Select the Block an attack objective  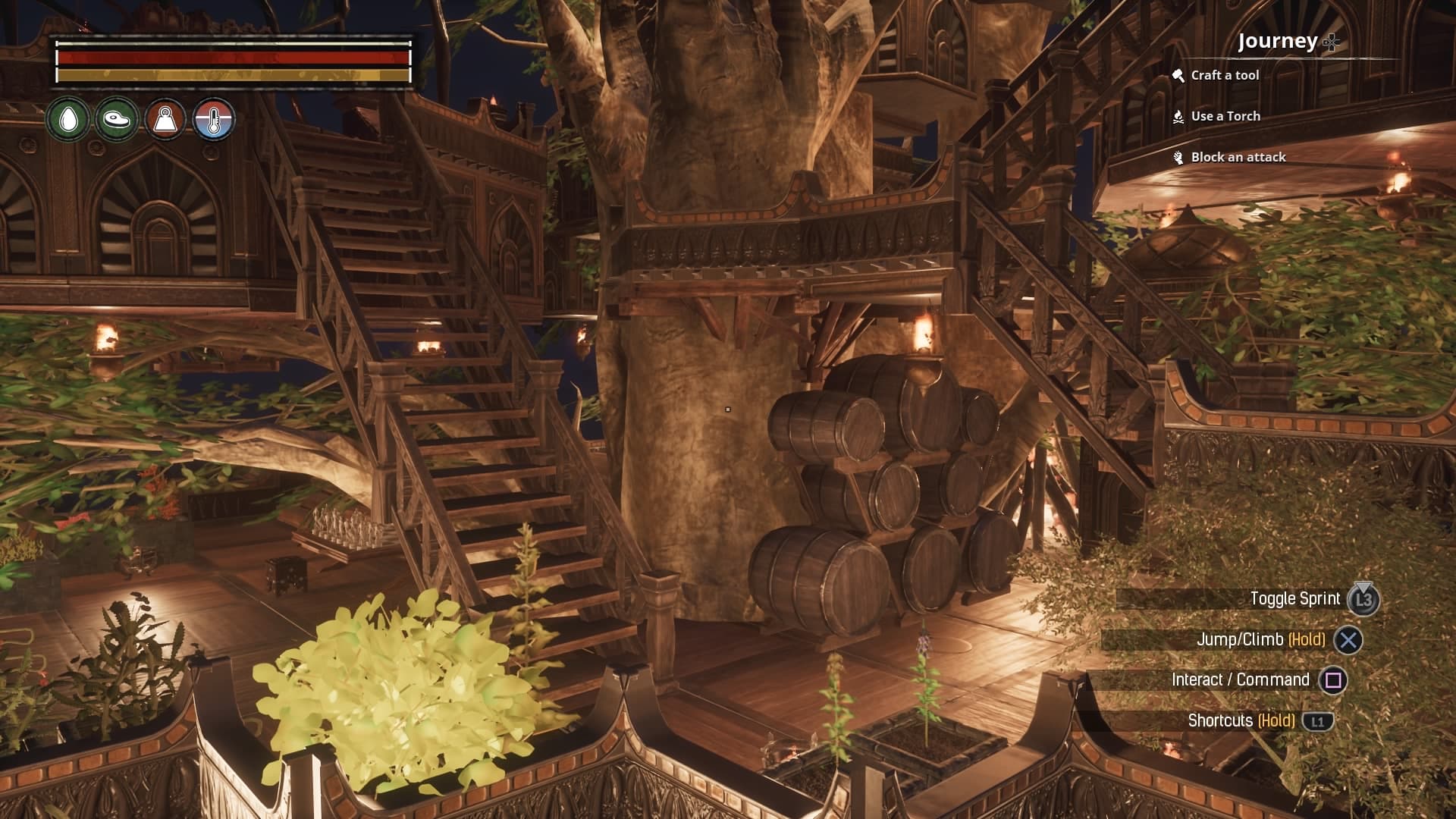[x=1238, y=157]
